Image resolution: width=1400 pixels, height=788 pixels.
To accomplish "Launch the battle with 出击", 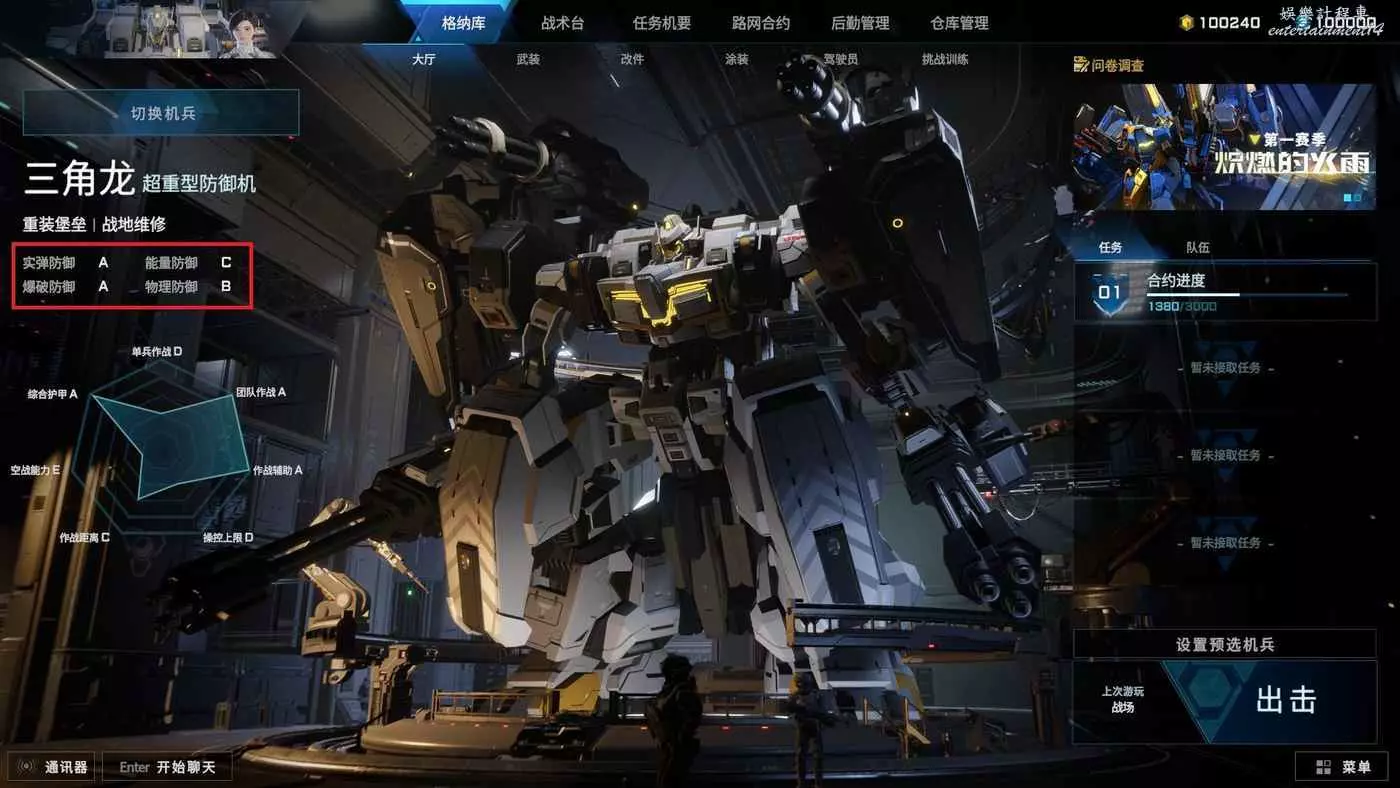I will click(x=1285, y=700).
